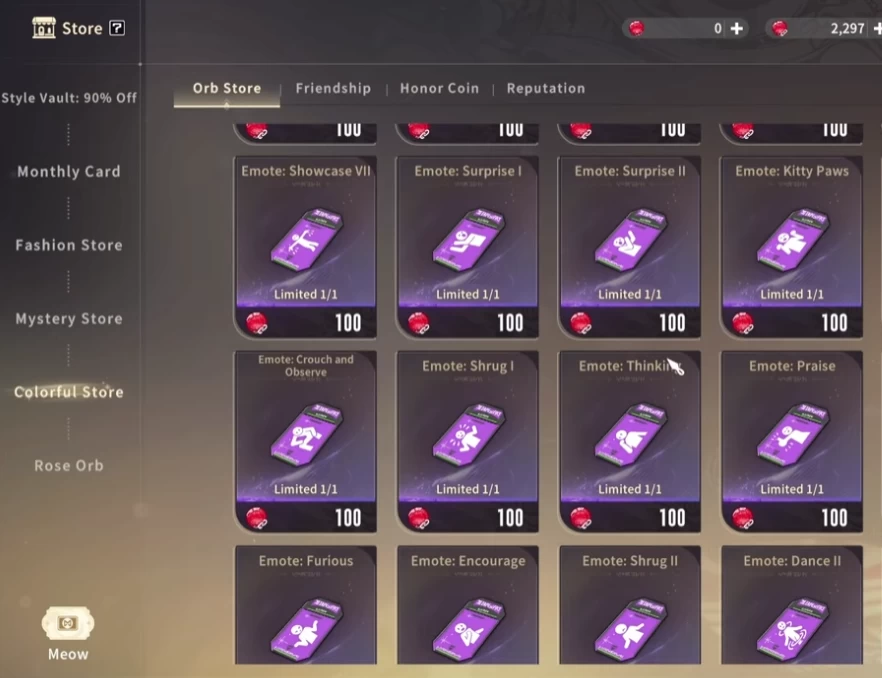Buy Emote: Showcase VII item
The width and height of the screenshot is (882, 678).
coord(306,245)
